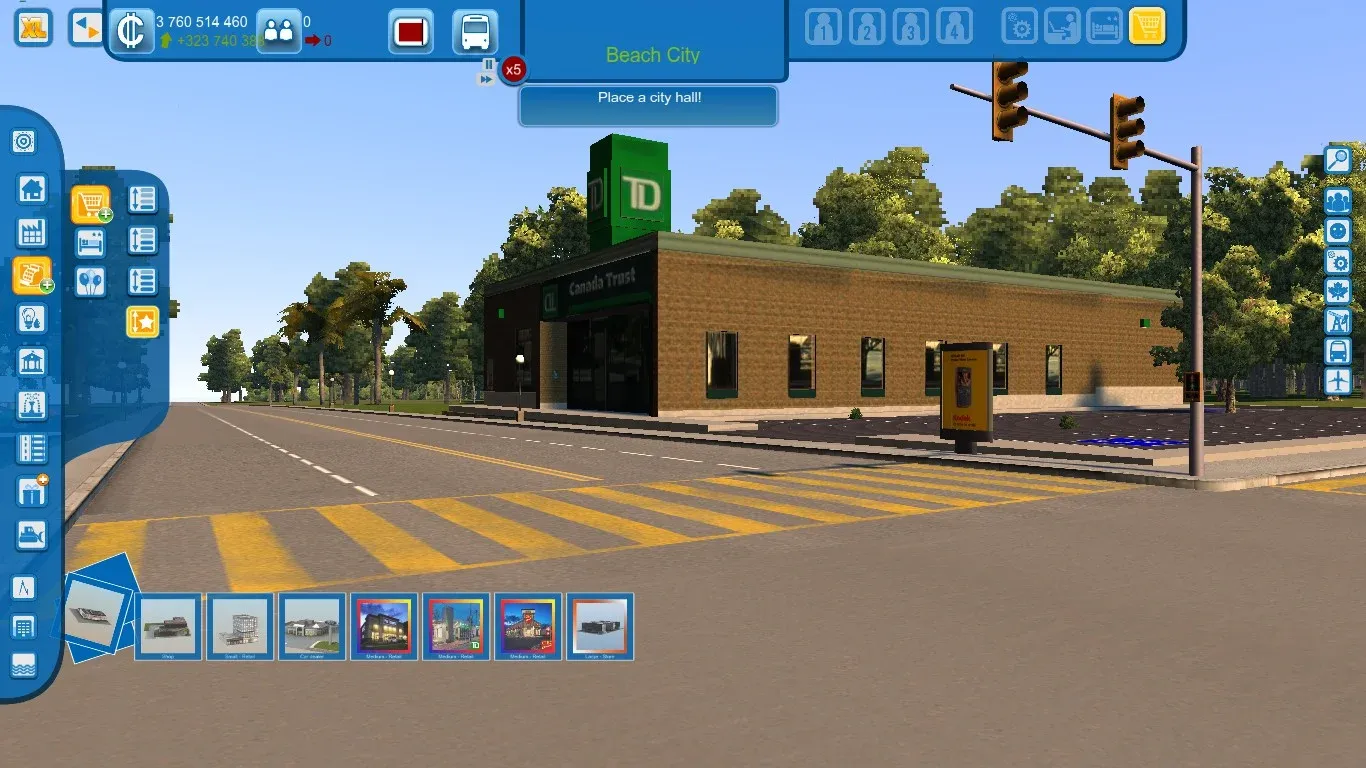The height and width of the screenshot is (768, 1366).
Task: Open the government building category
Action: click(31, 362)
